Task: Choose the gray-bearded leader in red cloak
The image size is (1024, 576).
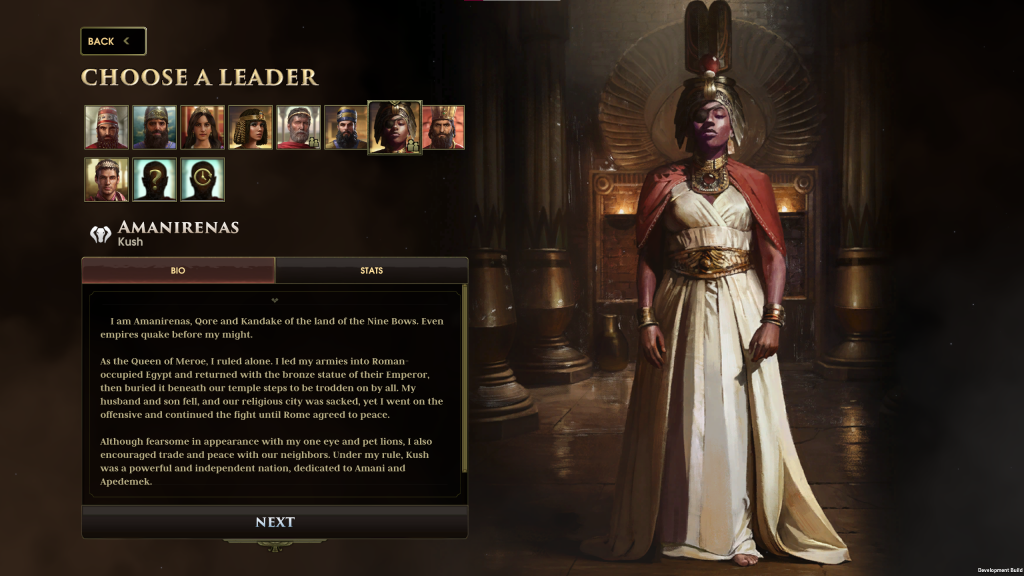Action: [298, 127]
